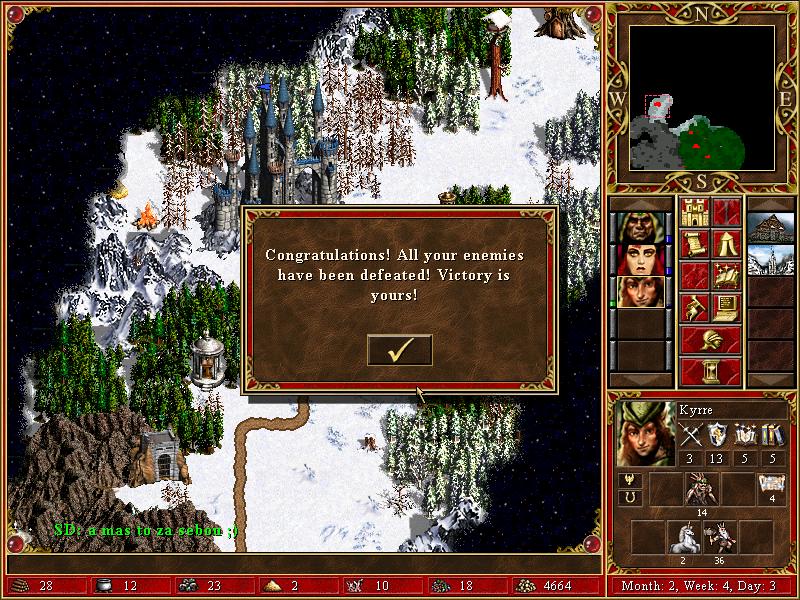Select next hero with the helmet button
The image size is (800, 600).
click(x=710, y=339)
